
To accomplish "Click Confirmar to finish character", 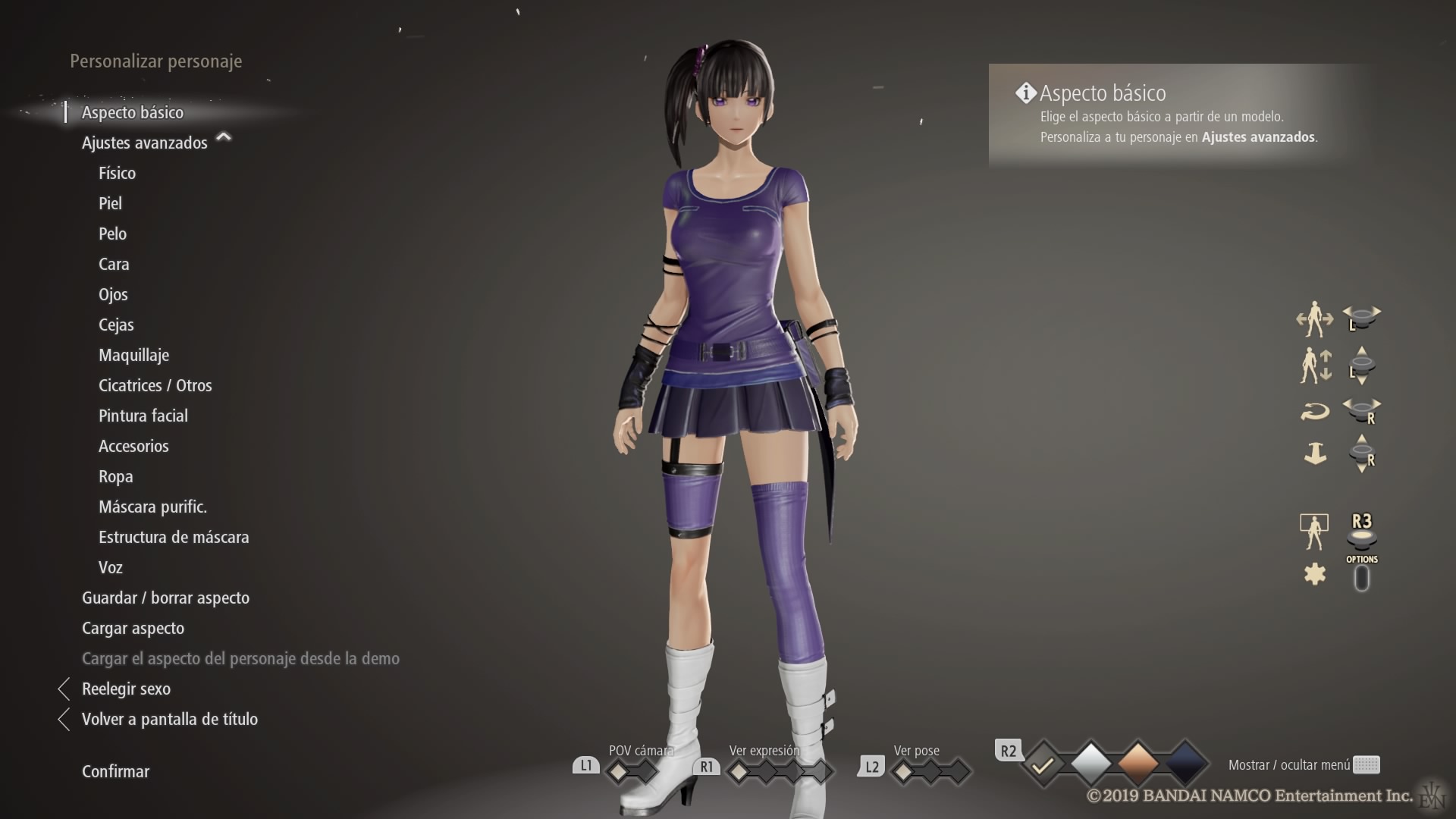I will (x=115, y=771).
